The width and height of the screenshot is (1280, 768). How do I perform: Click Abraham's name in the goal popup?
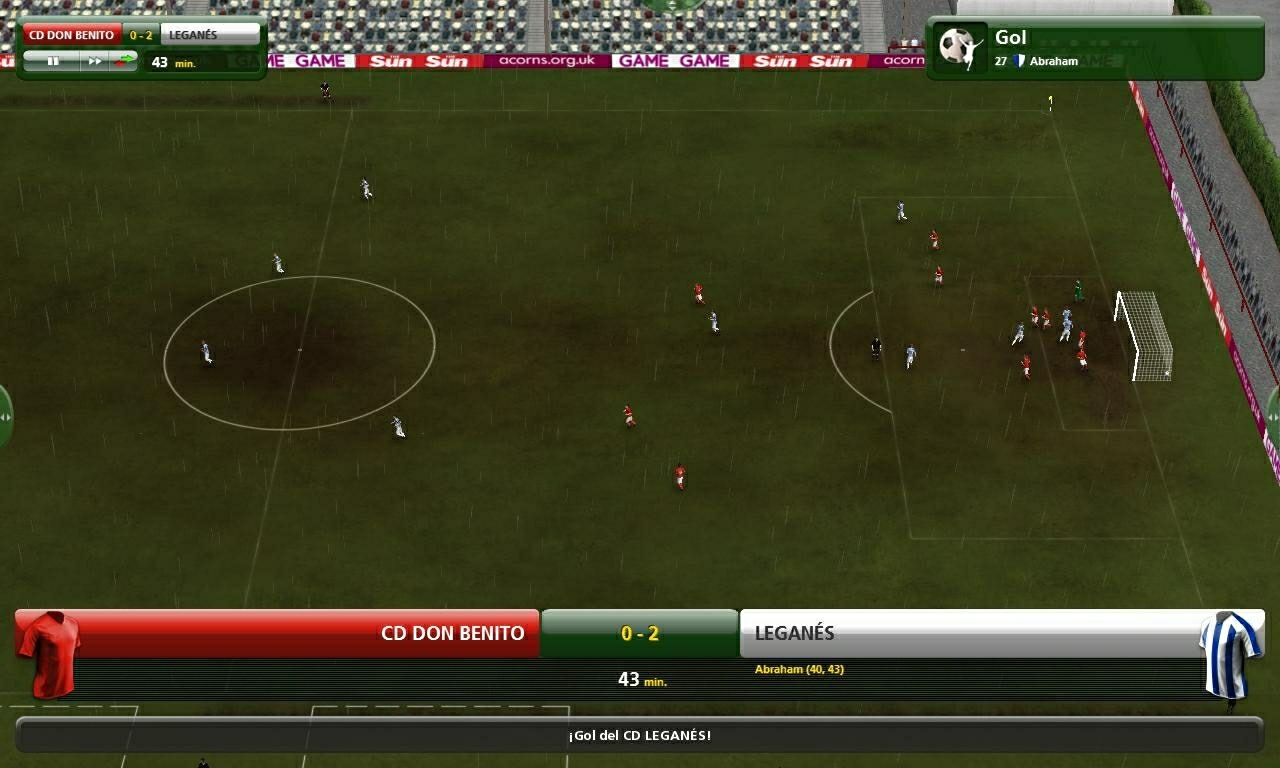[1053, 61]
